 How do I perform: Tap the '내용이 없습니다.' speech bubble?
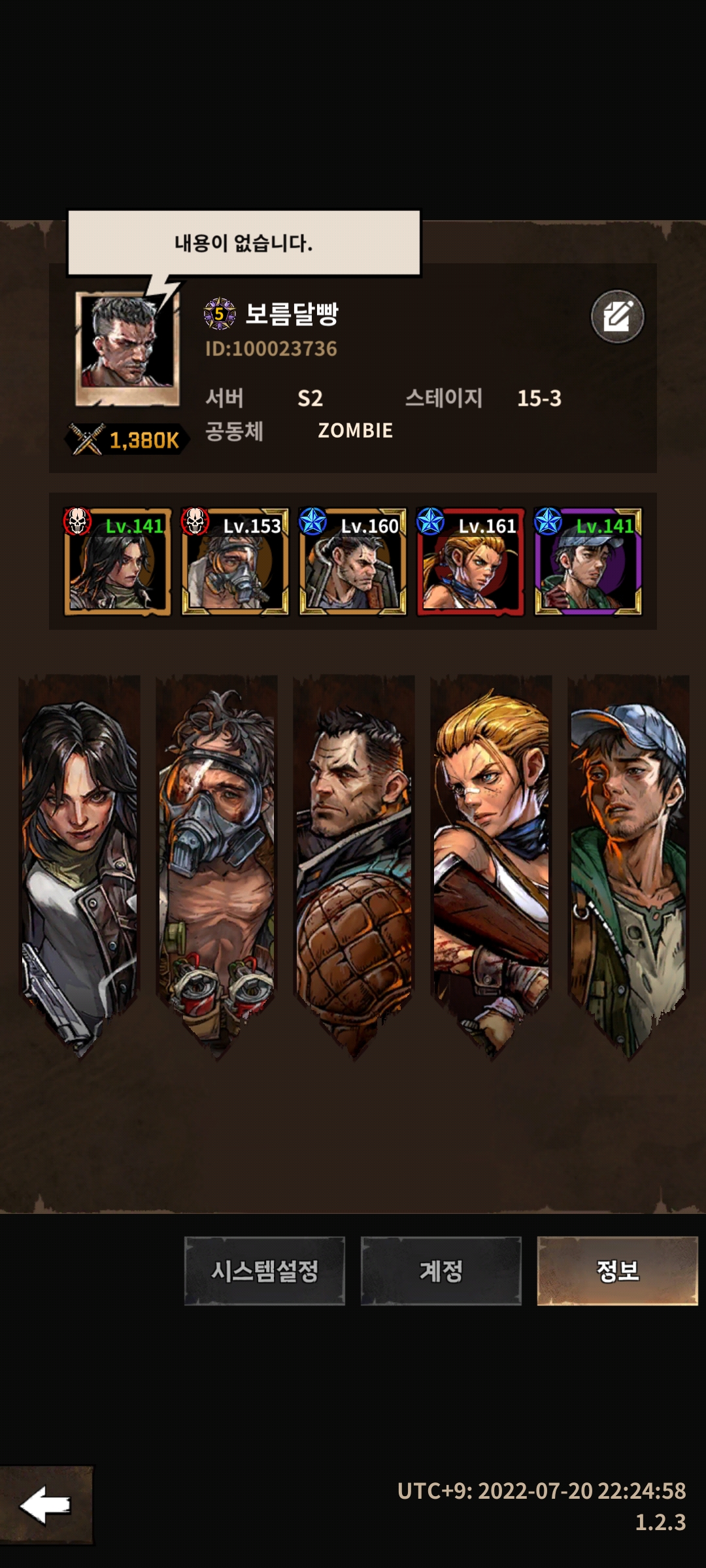coord(244,243)
